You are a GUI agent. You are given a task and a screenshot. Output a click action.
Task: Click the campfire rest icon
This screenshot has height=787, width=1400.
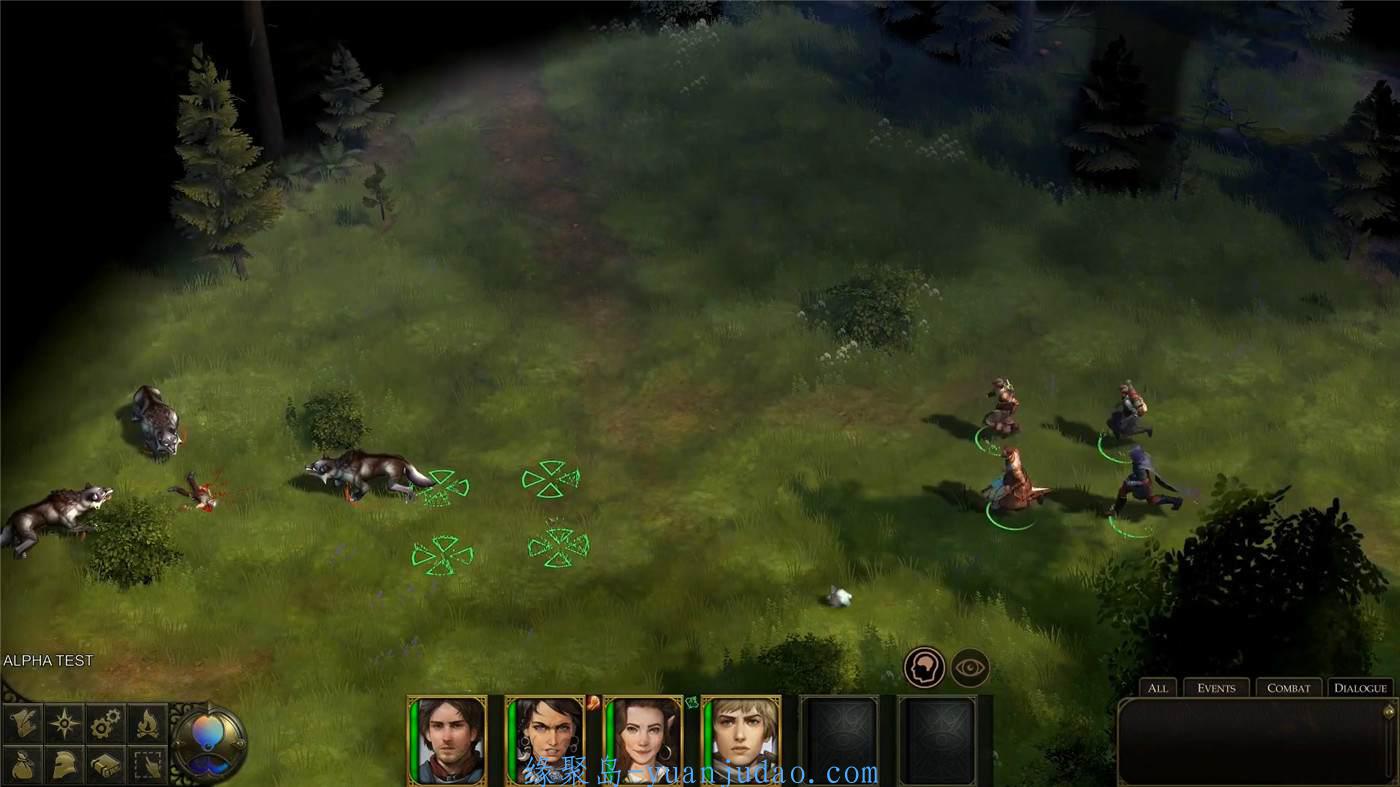click(x=147, y=723)
